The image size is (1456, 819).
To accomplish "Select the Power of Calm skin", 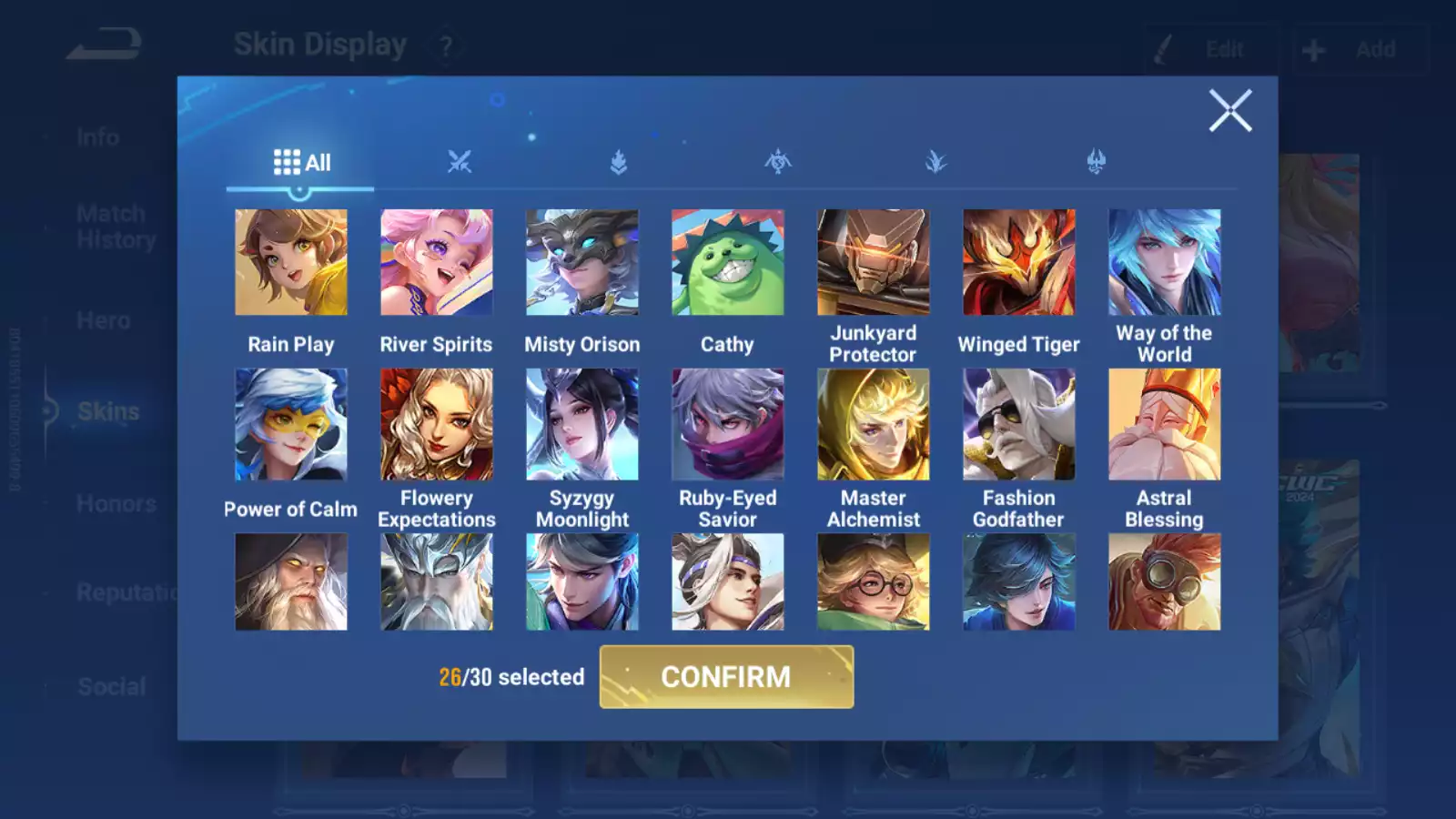I will [291, 424].
